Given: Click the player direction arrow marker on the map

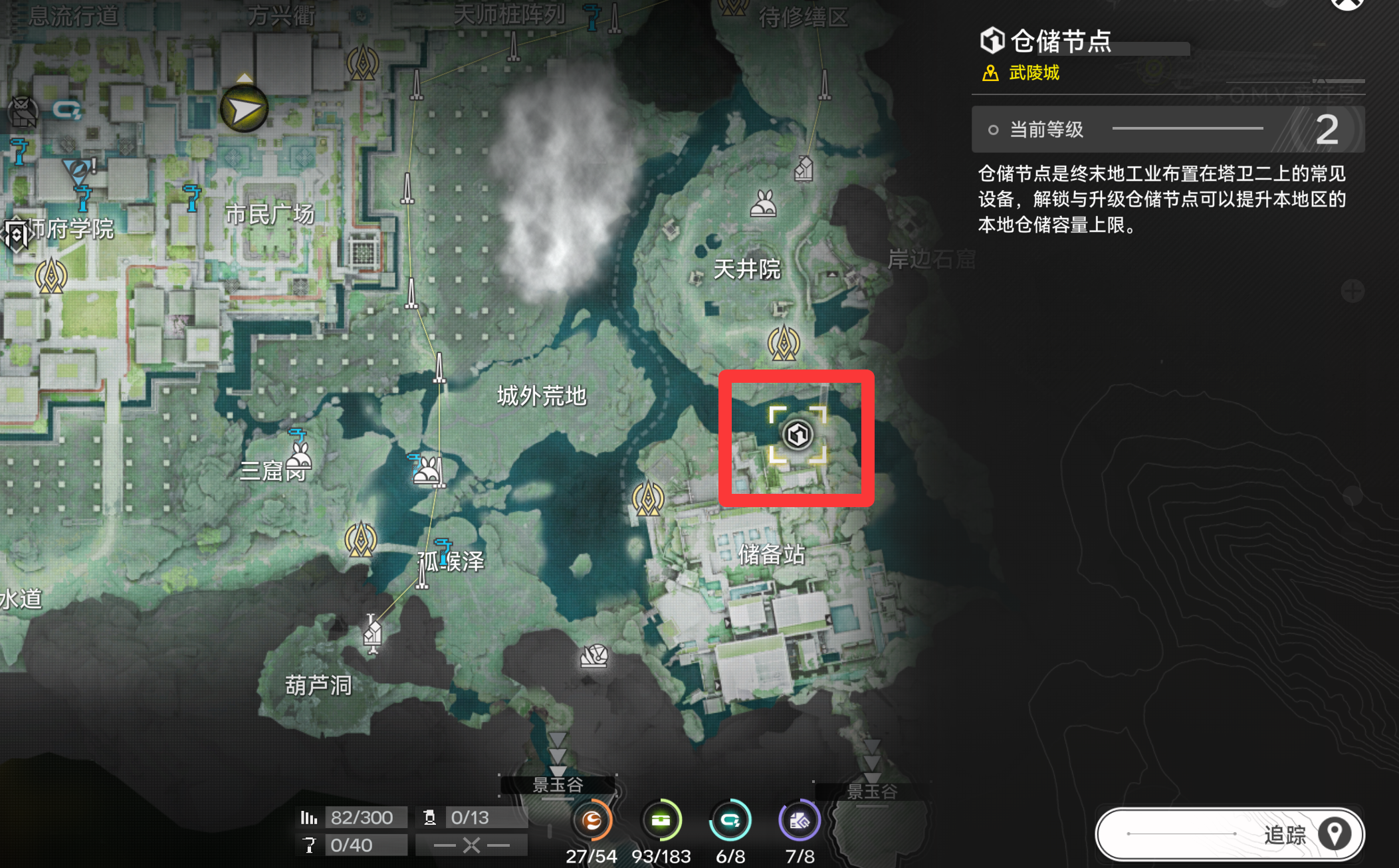Looking at the screenshot, I should point(243,108).
